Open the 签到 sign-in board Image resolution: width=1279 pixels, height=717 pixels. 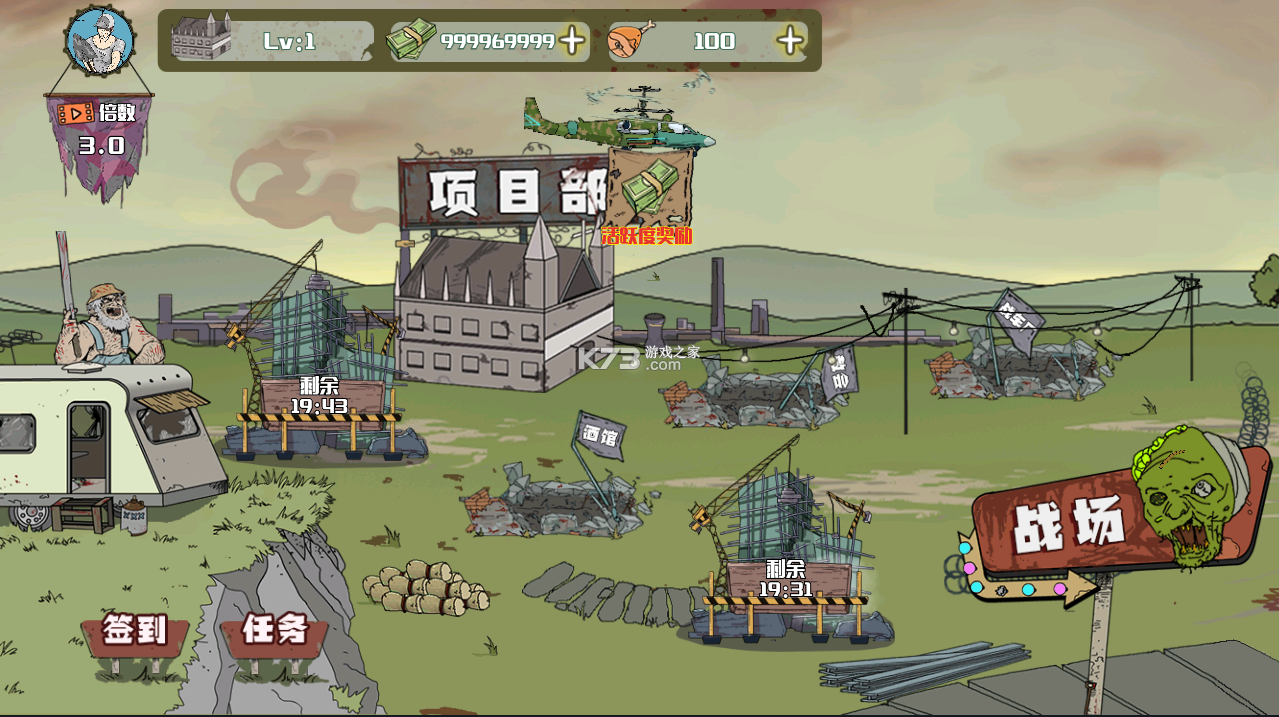click(x=135, y=631)
